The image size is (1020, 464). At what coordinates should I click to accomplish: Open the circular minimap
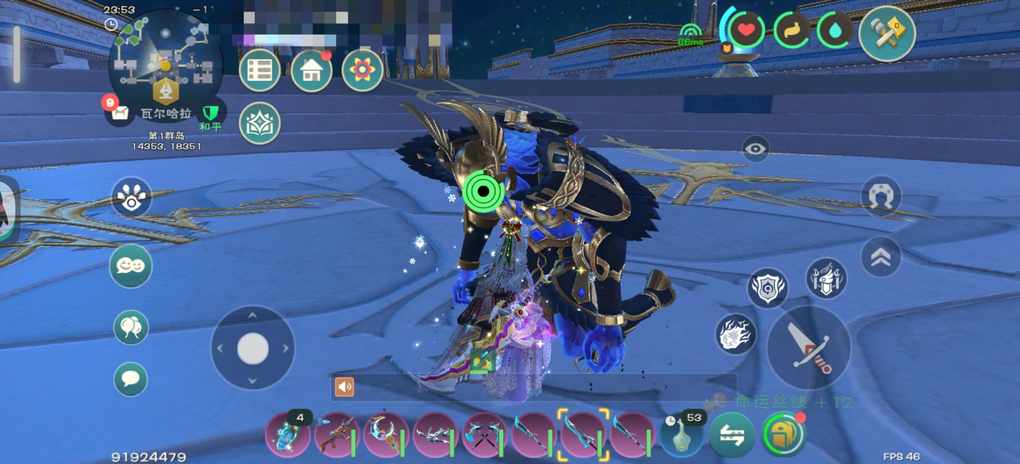tap(163, 63)
